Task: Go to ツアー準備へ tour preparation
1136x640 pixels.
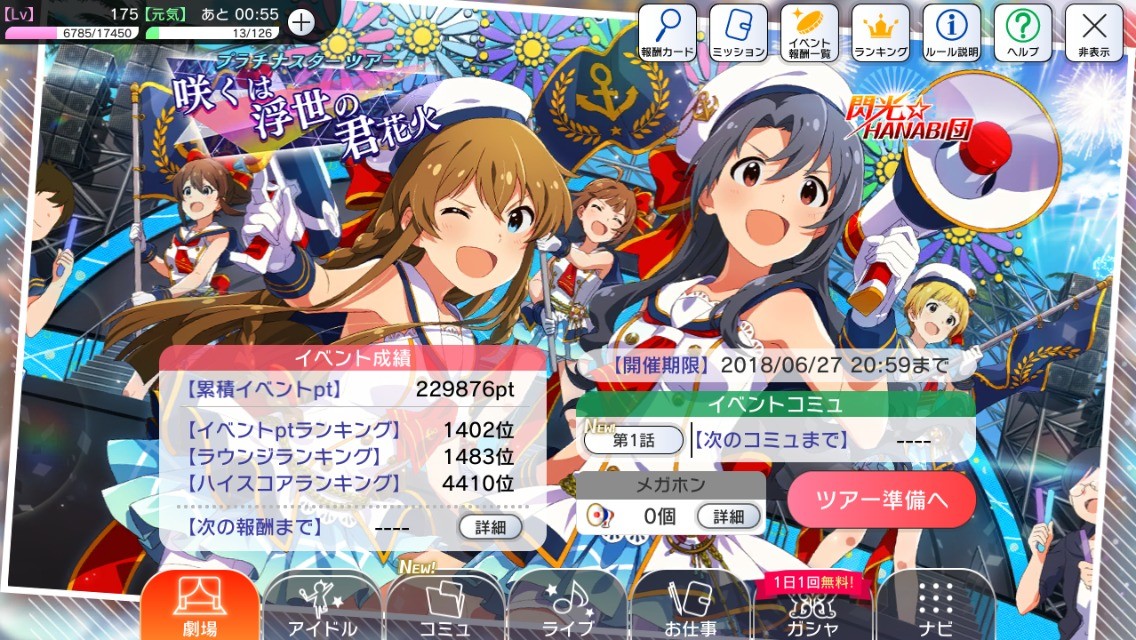Action: pyautogui.click(x=881, y=499)
